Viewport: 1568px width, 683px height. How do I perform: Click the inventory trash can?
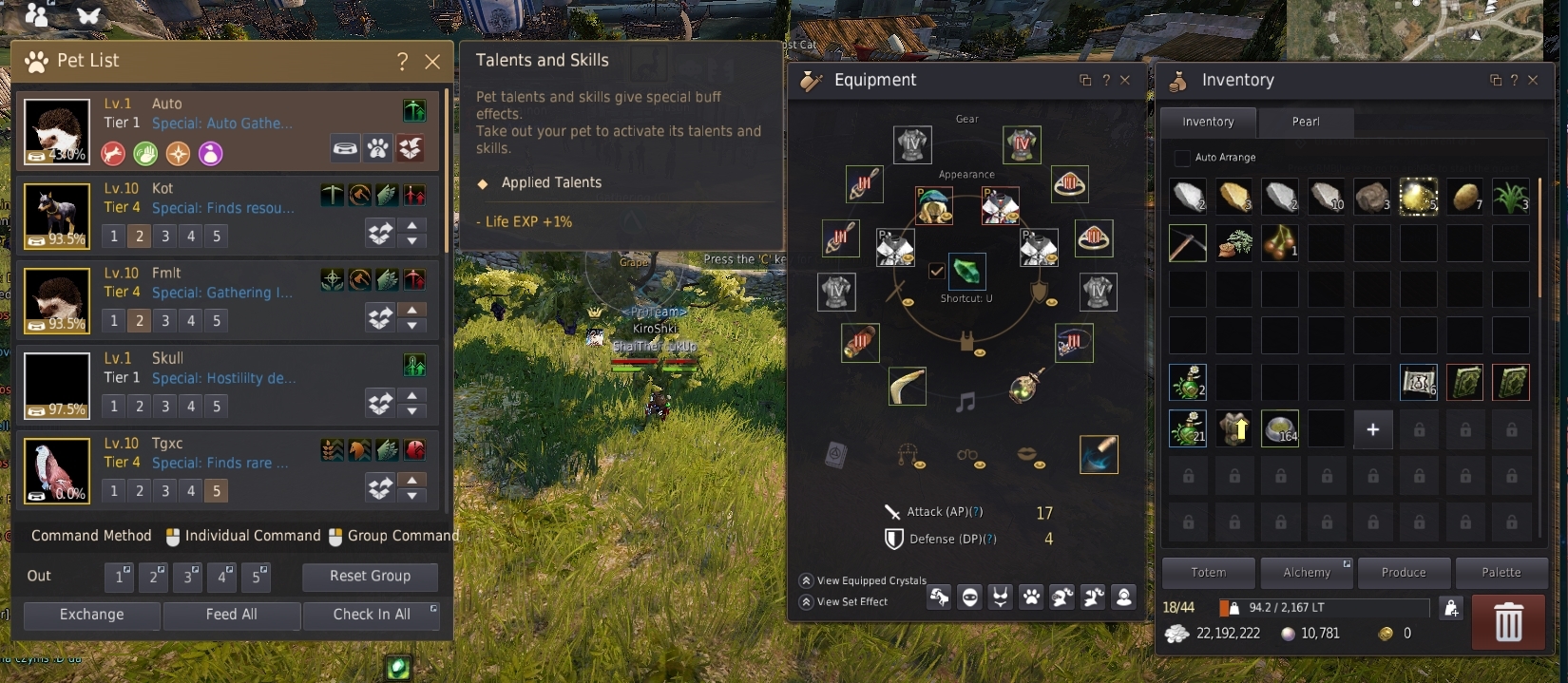[1508, 623]
